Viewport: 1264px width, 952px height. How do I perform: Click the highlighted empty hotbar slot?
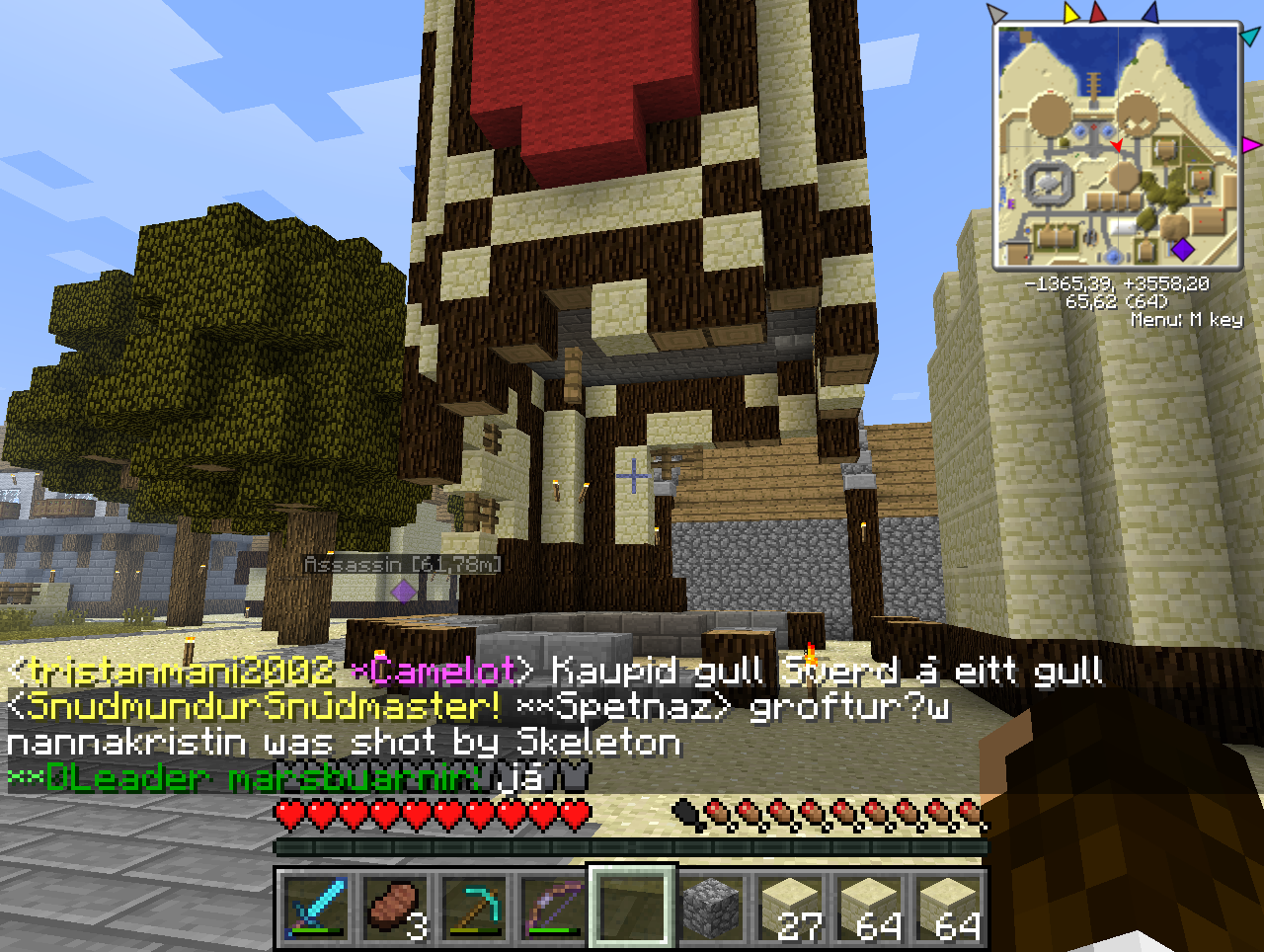point(632,909)
